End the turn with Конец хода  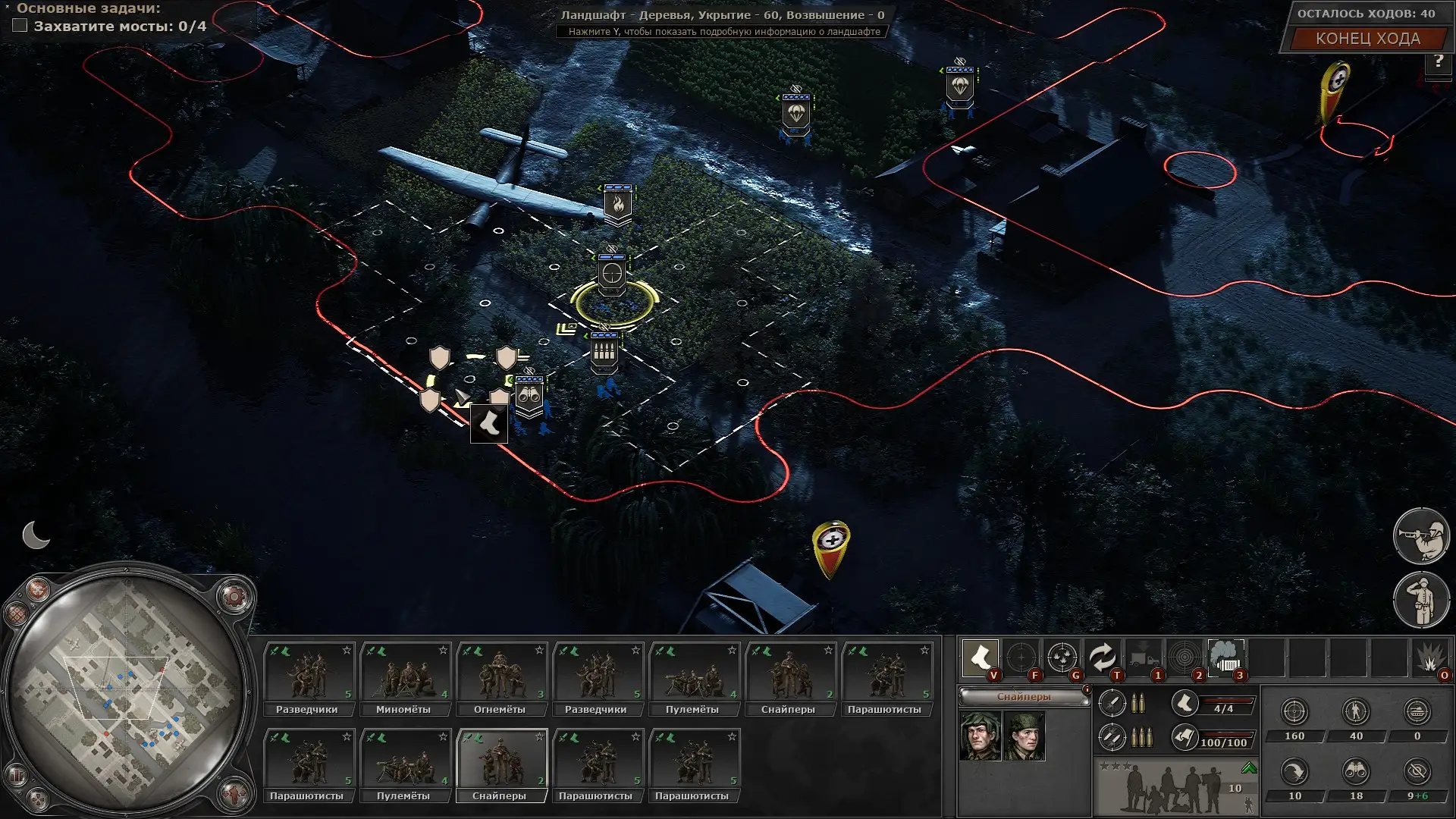click(1367, 39)
